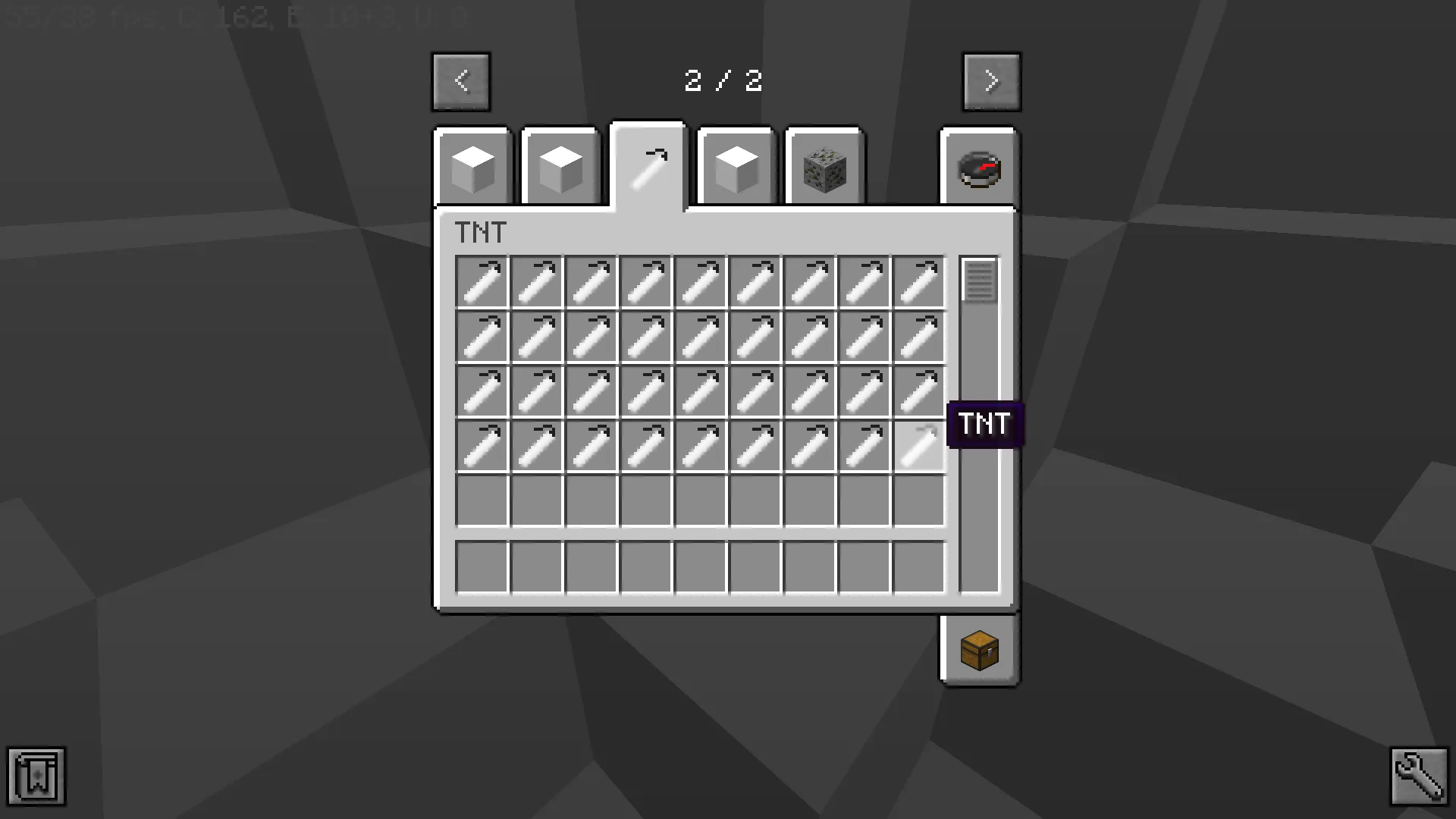The width and height of the screenshot is (1456, 819).
Task: Select the highlighted TNT item showing the tooltip
Action: 918,445
